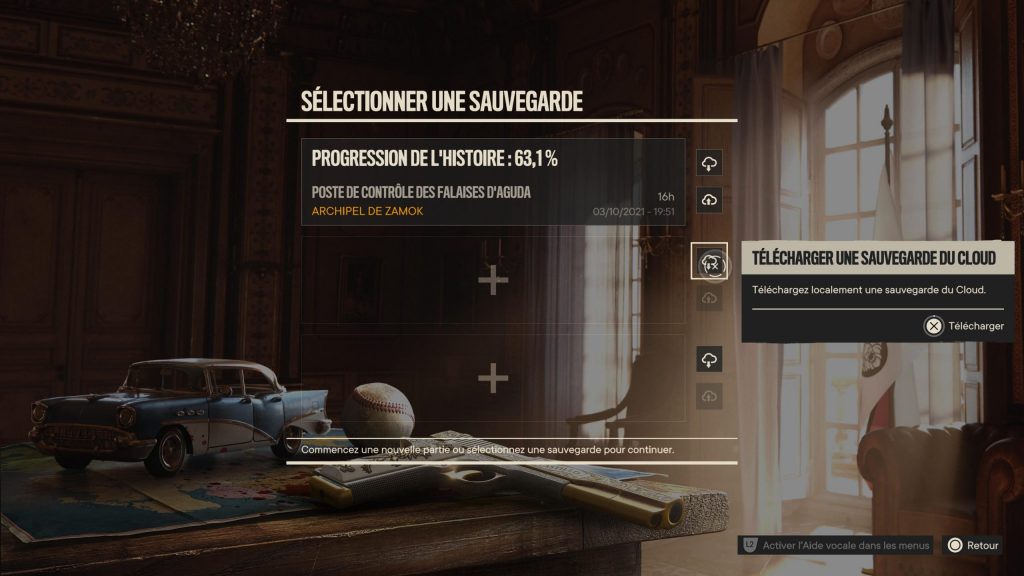Select the 63,1% story progression save
Image resolution: width=1024 pixels, height=576 pixels.
coord(493,182)
